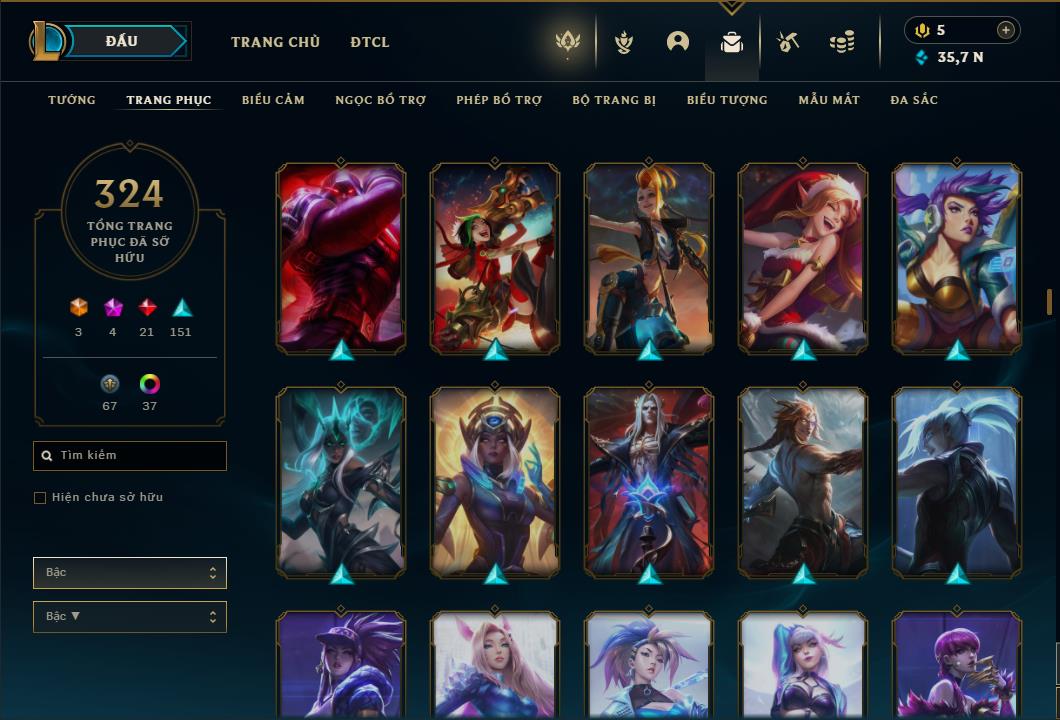Show the BỘ TRANG BỊ tab

click(x=614, y=100)
